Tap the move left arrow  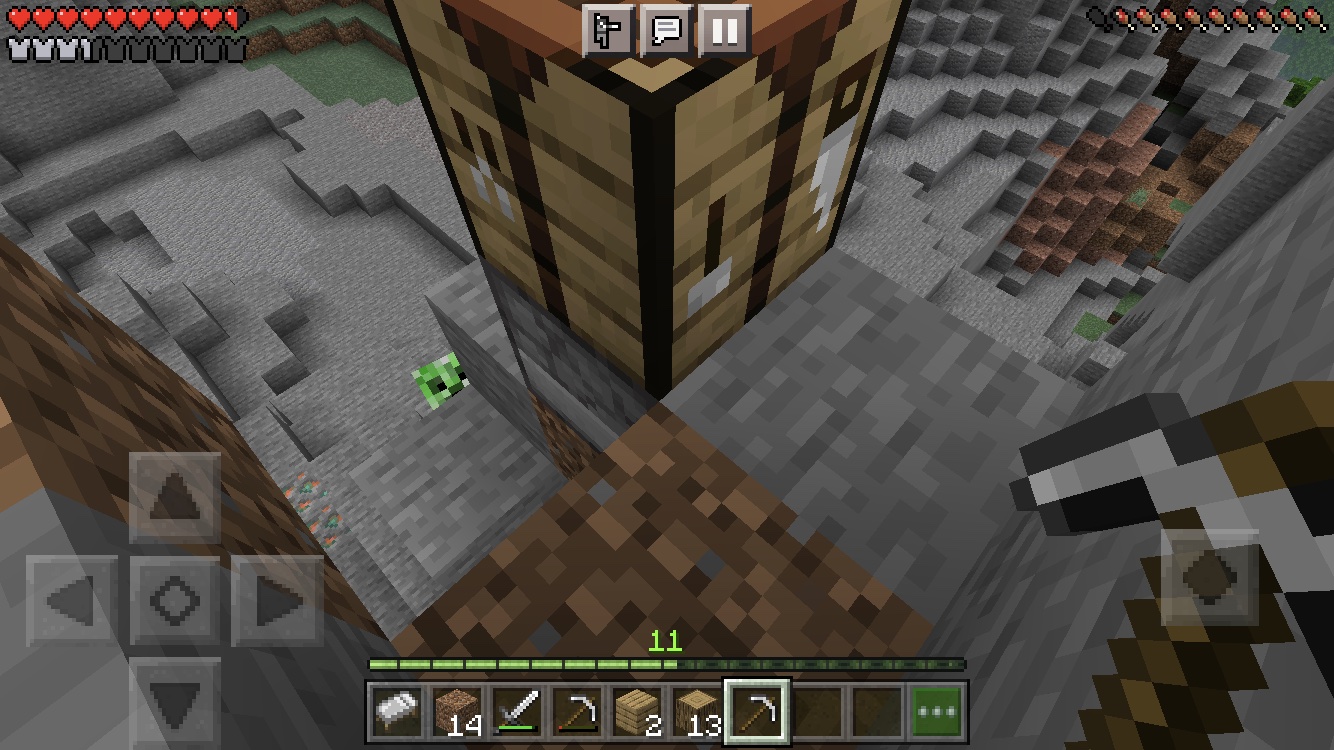72,601
